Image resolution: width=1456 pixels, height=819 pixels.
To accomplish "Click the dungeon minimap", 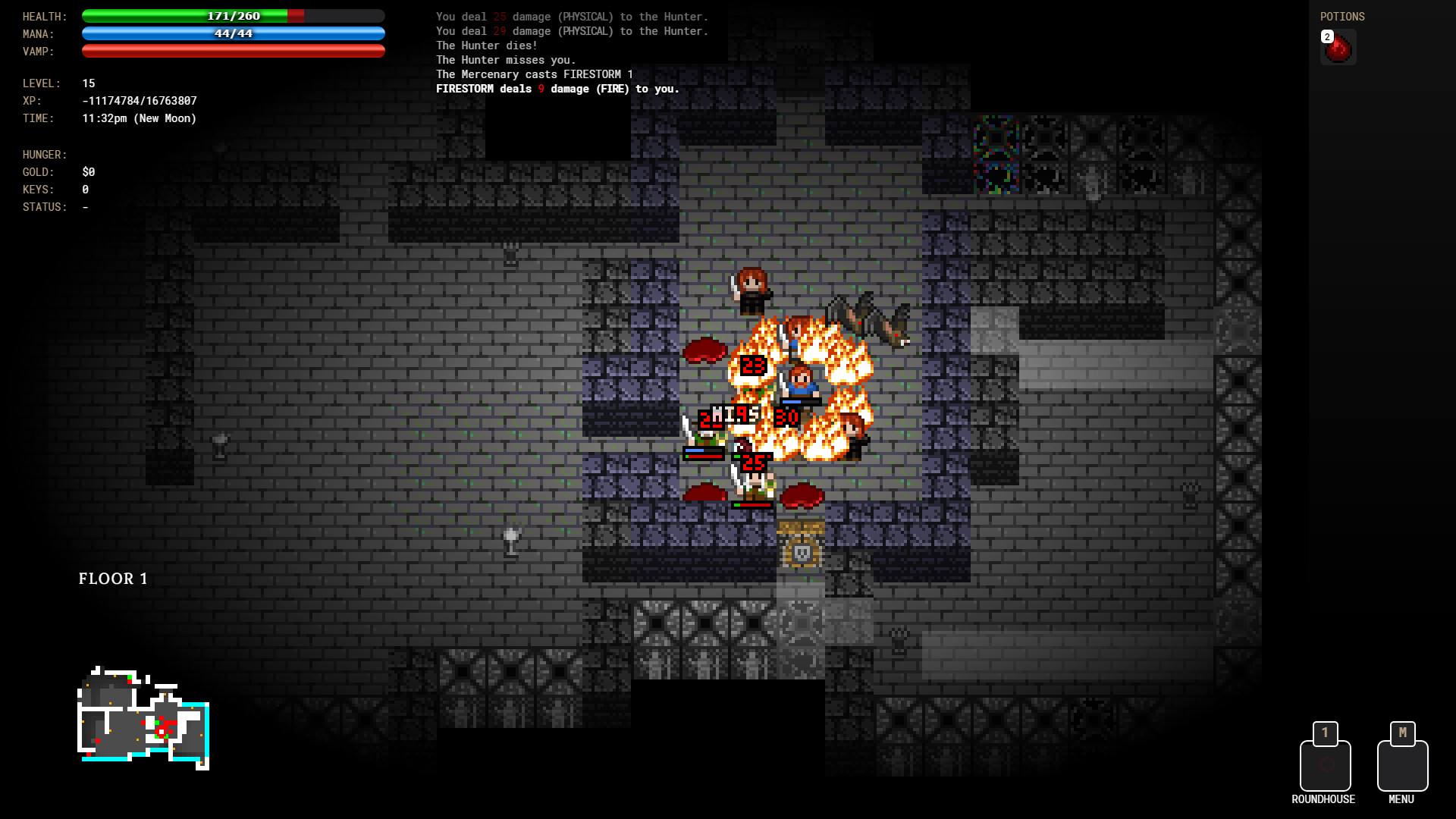I will [x=143, y=718].
